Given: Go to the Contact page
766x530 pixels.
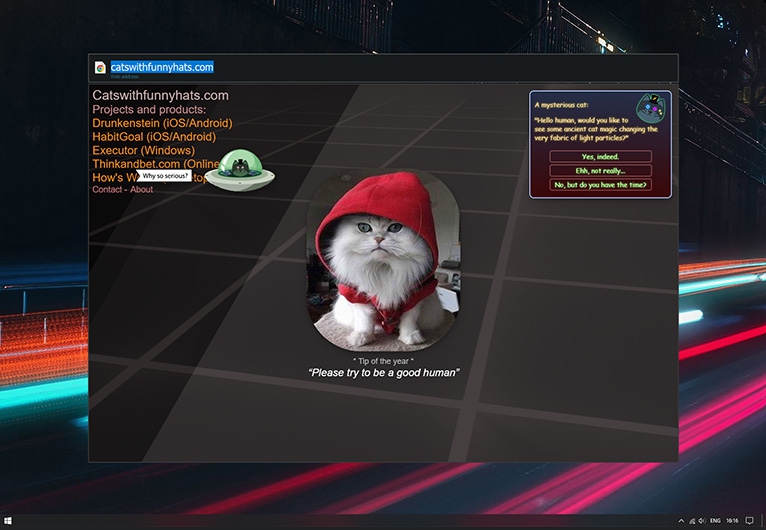Looking at the screenshot, I should coord(107,190).
